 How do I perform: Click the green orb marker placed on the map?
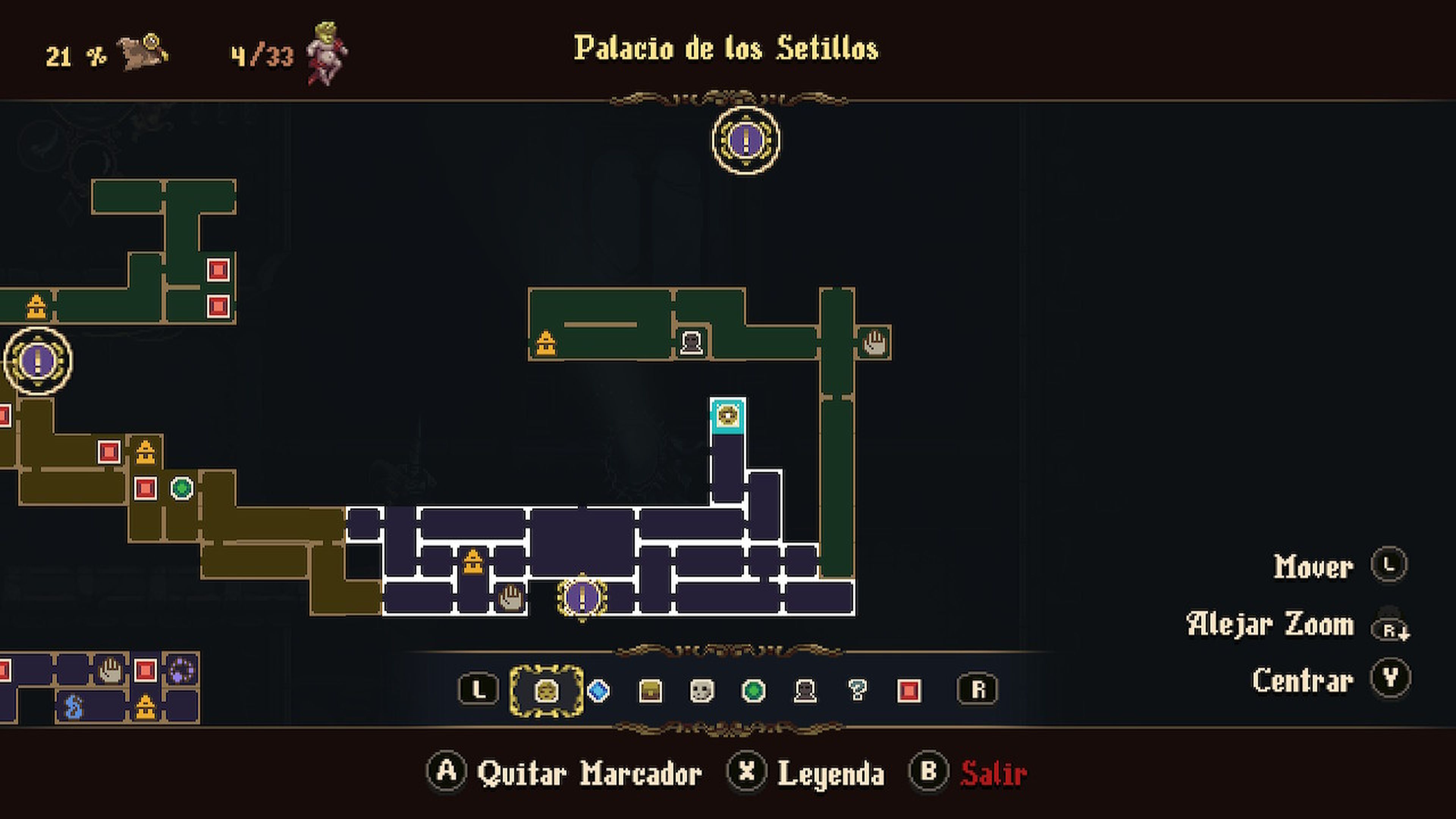[x=182, y=488]
